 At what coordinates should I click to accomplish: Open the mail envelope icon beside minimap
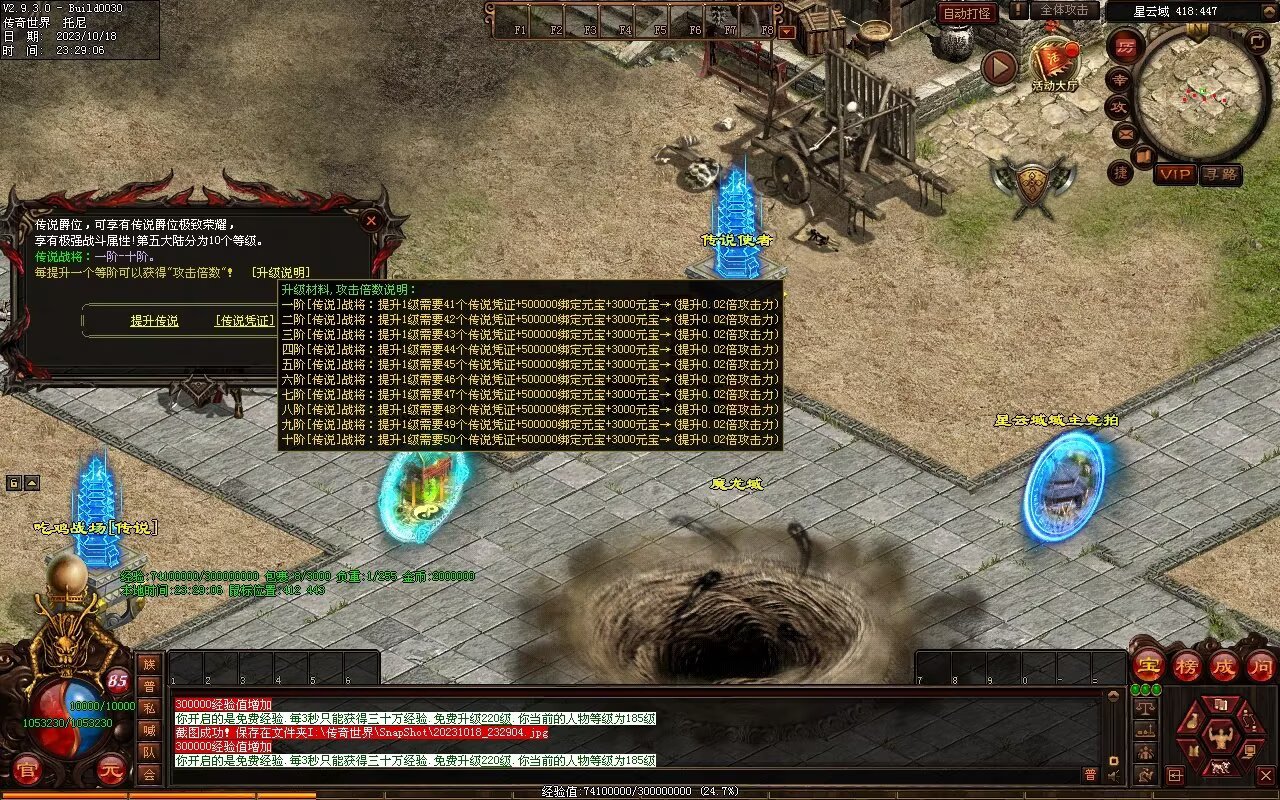point(1125,132)
